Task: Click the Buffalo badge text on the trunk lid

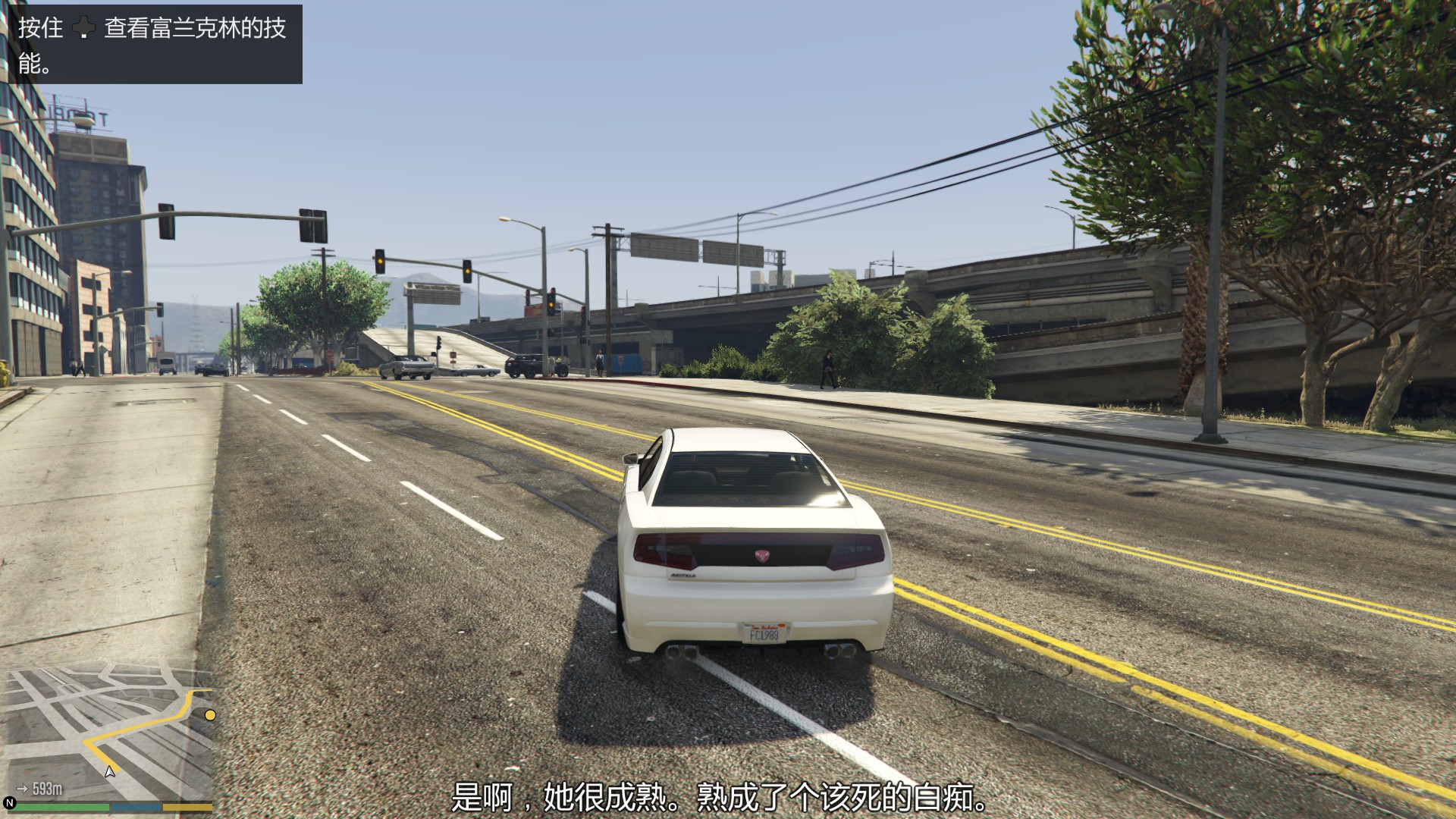Action: pos(683,575)
